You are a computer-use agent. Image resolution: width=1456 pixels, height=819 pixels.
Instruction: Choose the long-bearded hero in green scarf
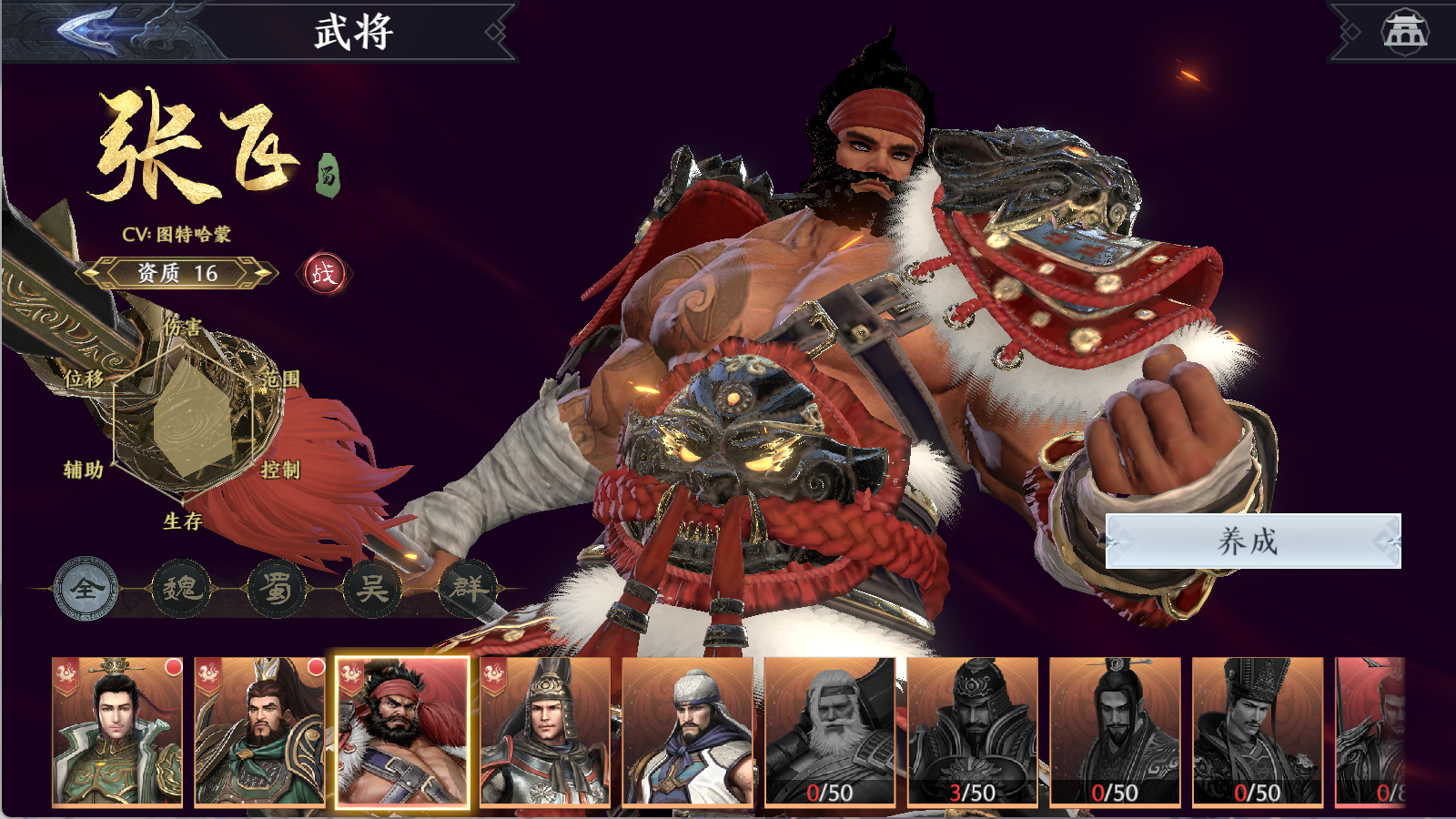[x=259, y=732]
